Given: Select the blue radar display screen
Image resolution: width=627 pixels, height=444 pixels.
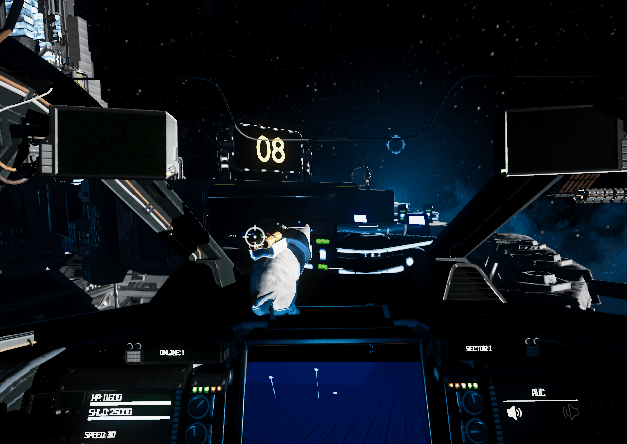Looking at the screenshot, I should 336,400.
